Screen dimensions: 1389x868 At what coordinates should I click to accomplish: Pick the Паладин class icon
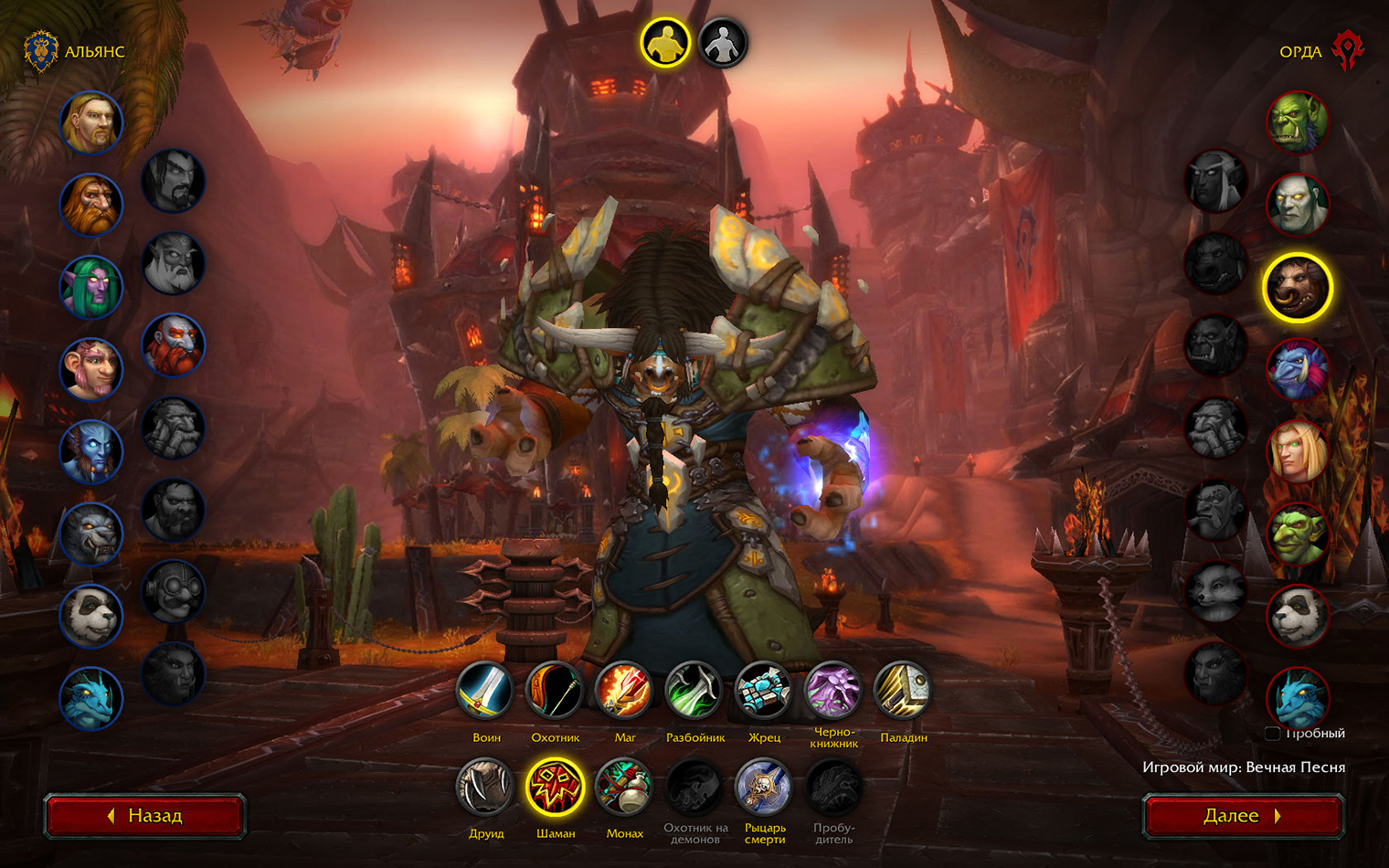(x=903, y=692)
